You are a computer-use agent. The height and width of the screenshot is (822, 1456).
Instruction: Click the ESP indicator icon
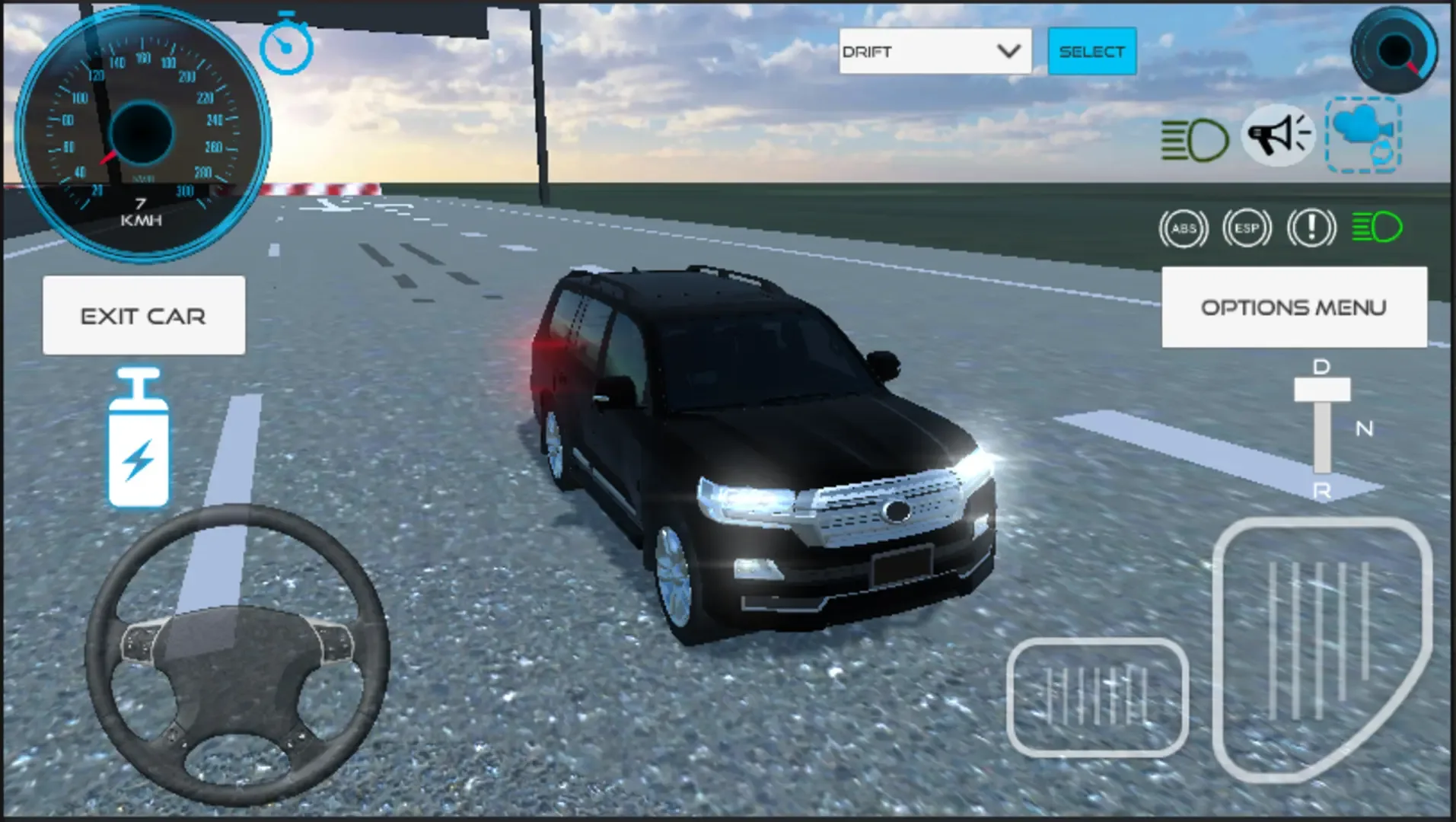click(1246, 227)
